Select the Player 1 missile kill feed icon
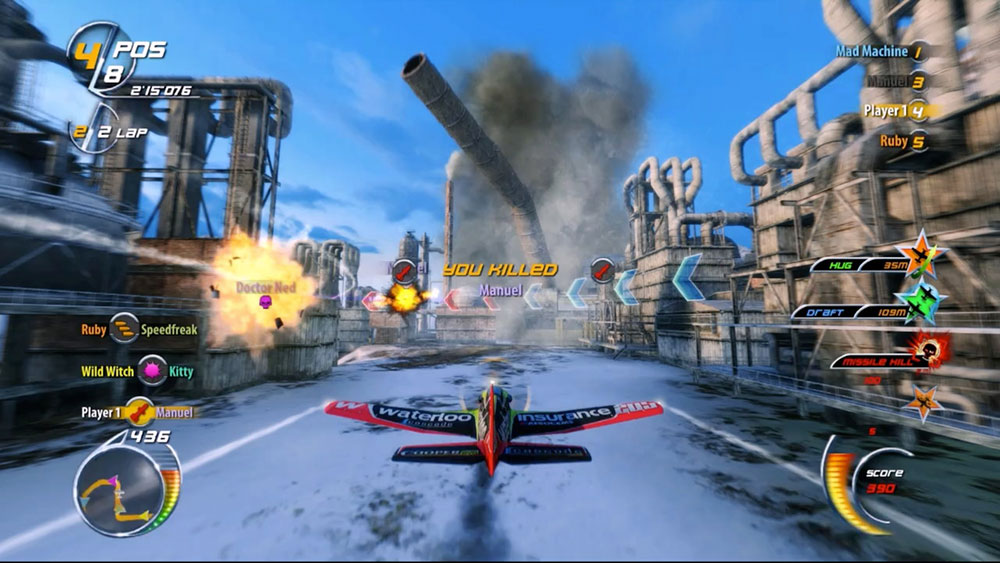1000x563 pixels. (x=140, y=412)
